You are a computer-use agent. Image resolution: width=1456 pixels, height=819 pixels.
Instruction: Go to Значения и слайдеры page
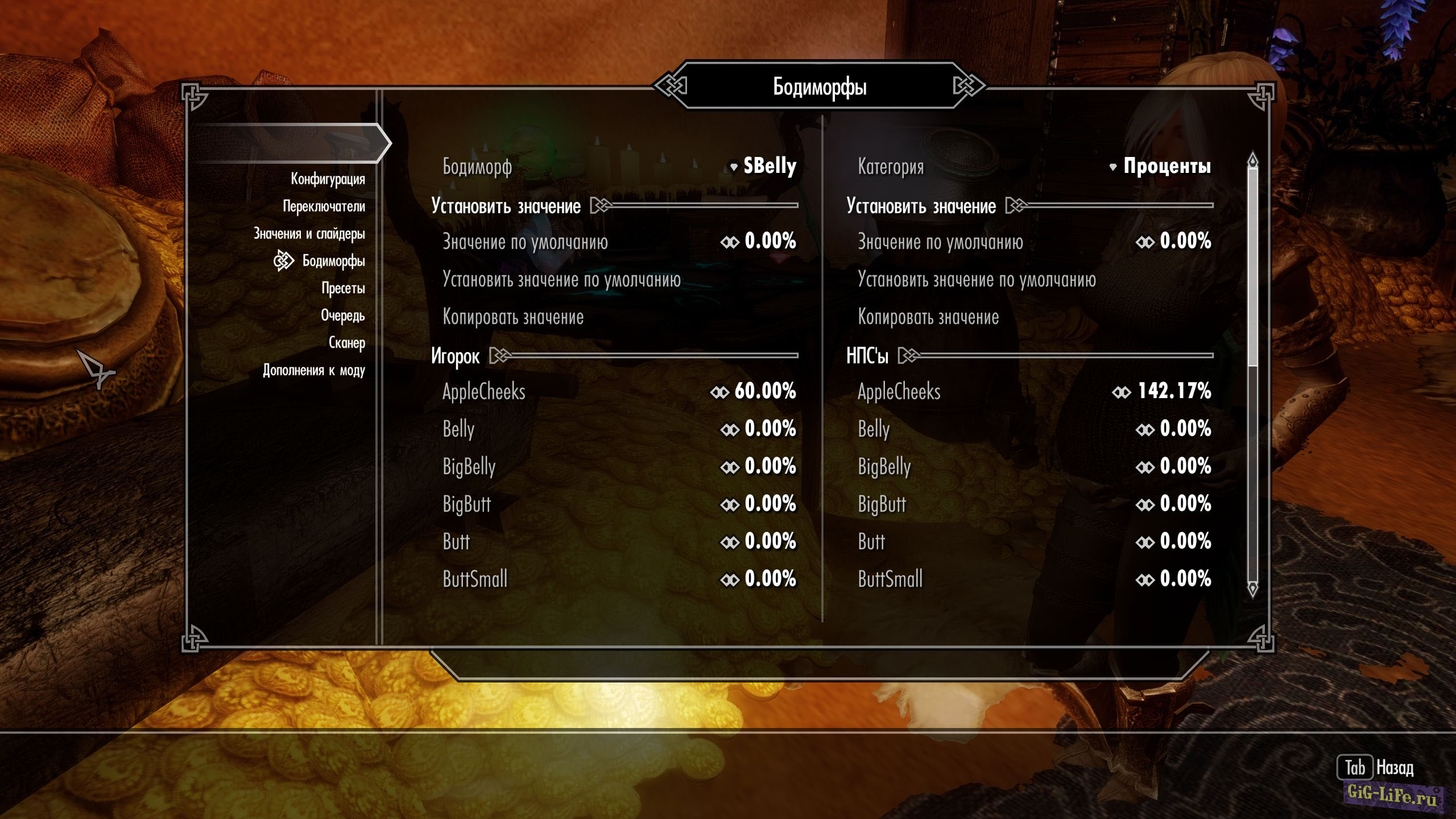[x=309, y=234]
